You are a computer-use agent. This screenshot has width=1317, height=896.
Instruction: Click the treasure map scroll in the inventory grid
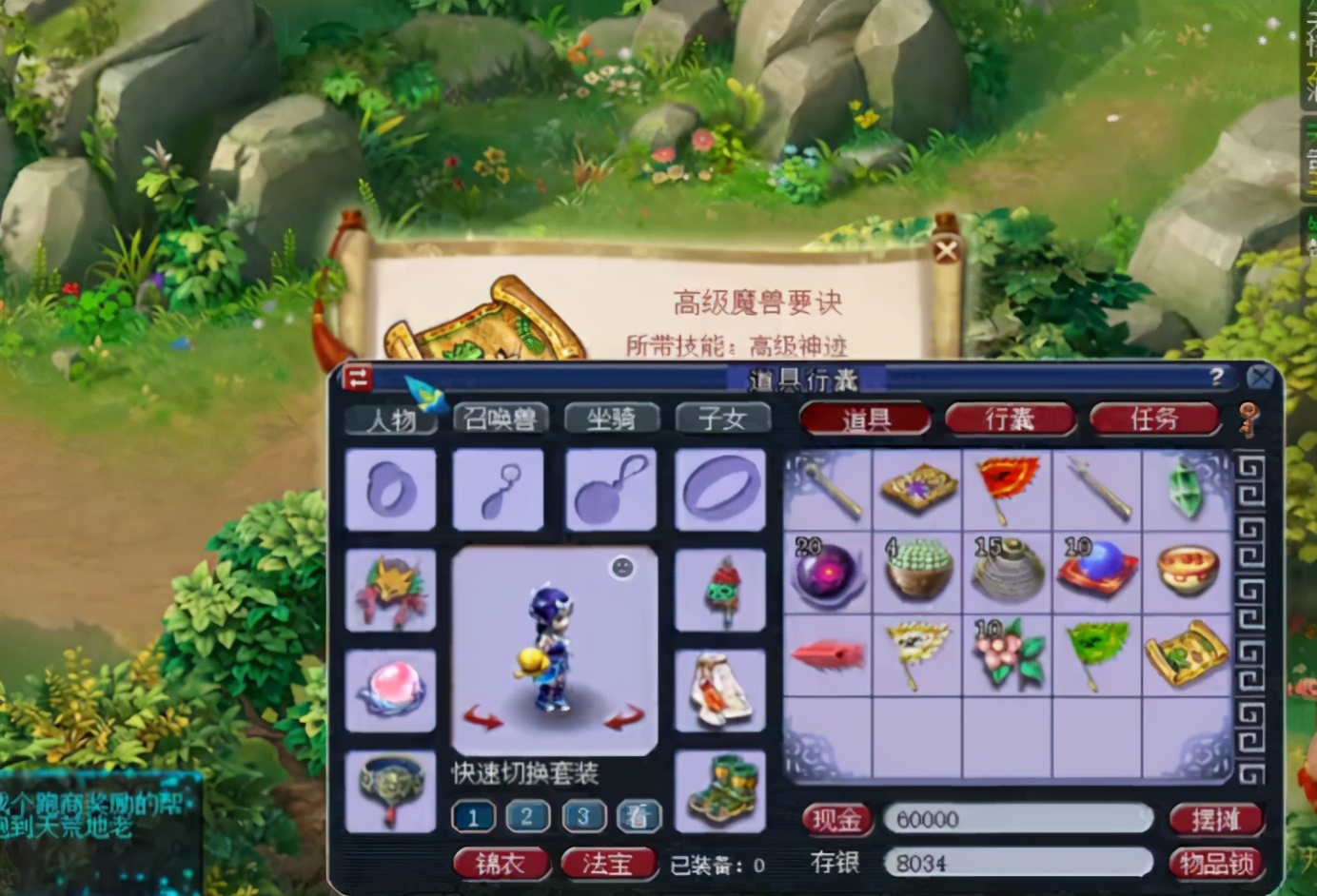pyautogui.click(x=1188, y=654)
